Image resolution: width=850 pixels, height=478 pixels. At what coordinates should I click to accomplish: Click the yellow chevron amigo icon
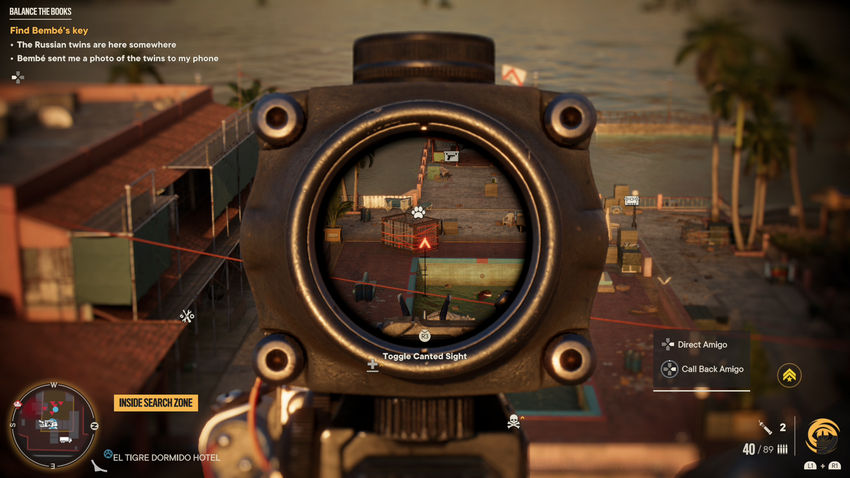point(789,374)
